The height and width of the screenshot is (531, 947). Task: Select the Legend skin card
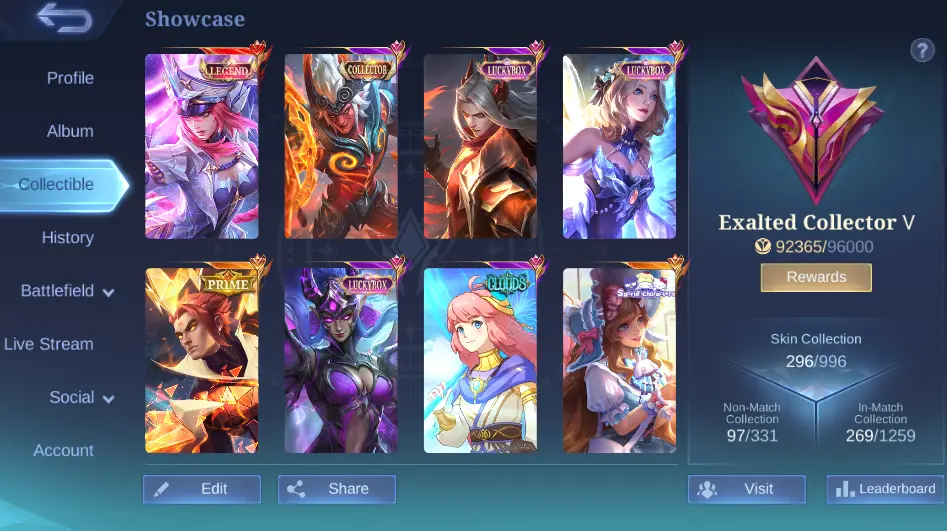tap(202, 146)
